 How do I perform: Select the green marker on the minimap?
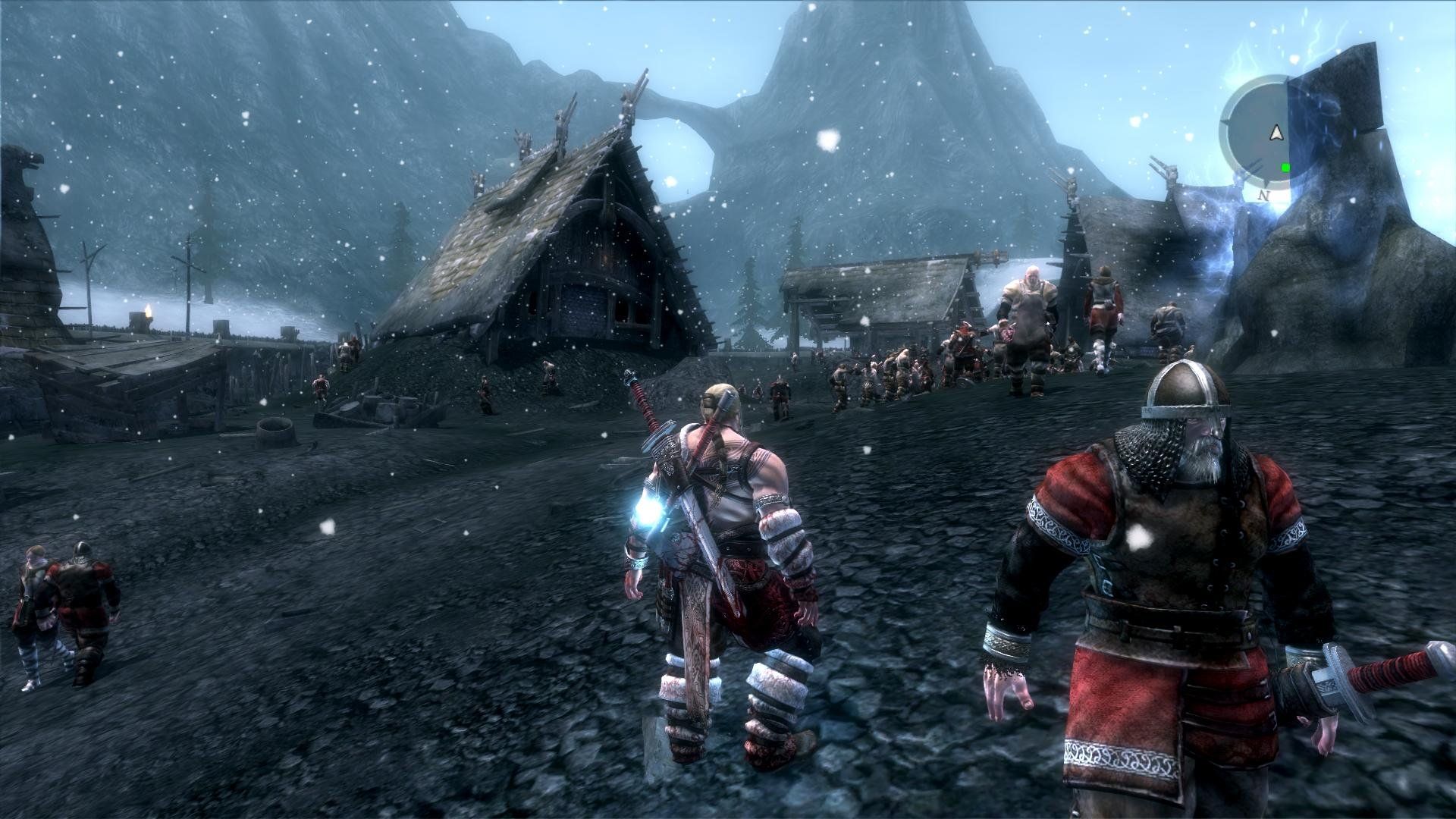click(x=1285, y=168)
